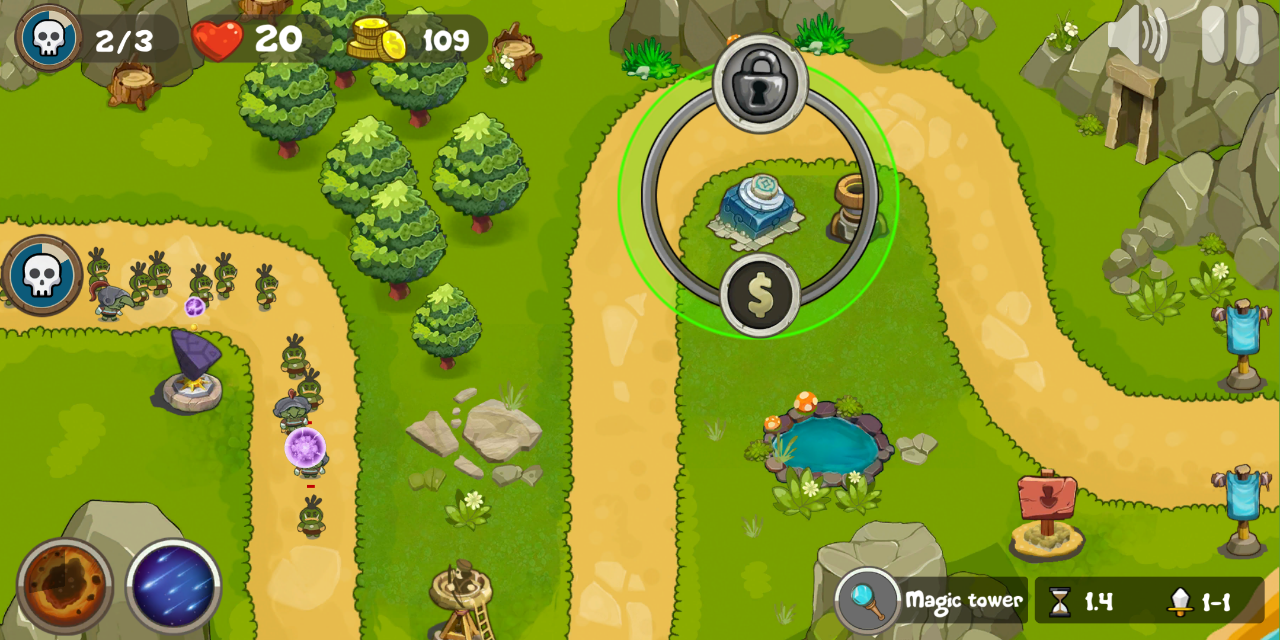Toggle the sound speaker icon
The height and width of the screenshot is (640, 1280).
click(1138, 35)
